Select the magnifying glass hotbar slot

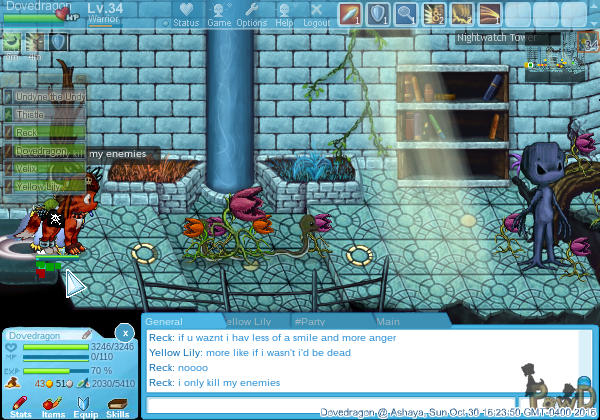[406, 14]
